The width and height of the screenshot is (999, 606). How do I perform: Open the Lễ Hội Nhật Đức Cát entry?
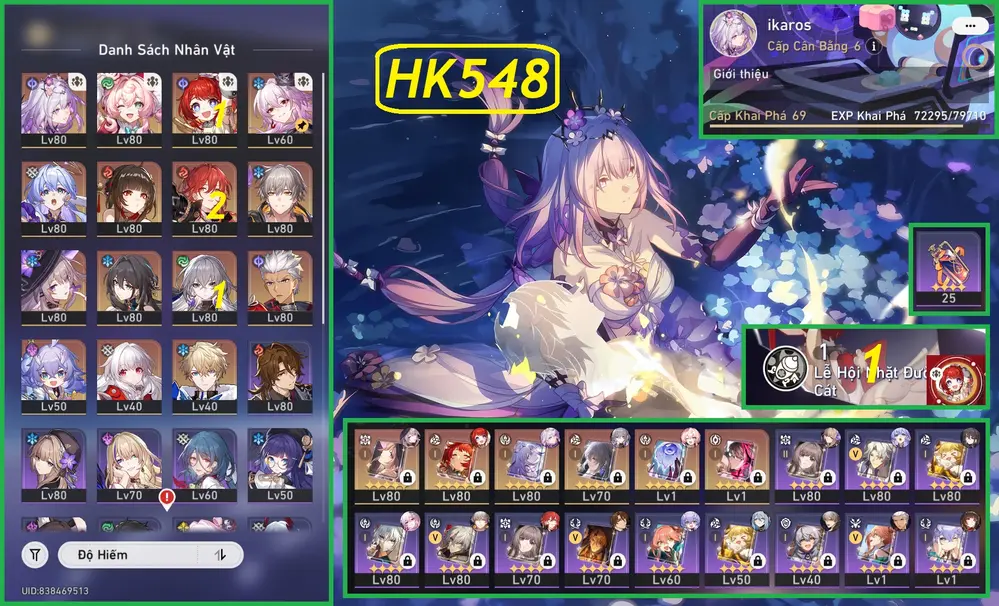tap(866, 366)
